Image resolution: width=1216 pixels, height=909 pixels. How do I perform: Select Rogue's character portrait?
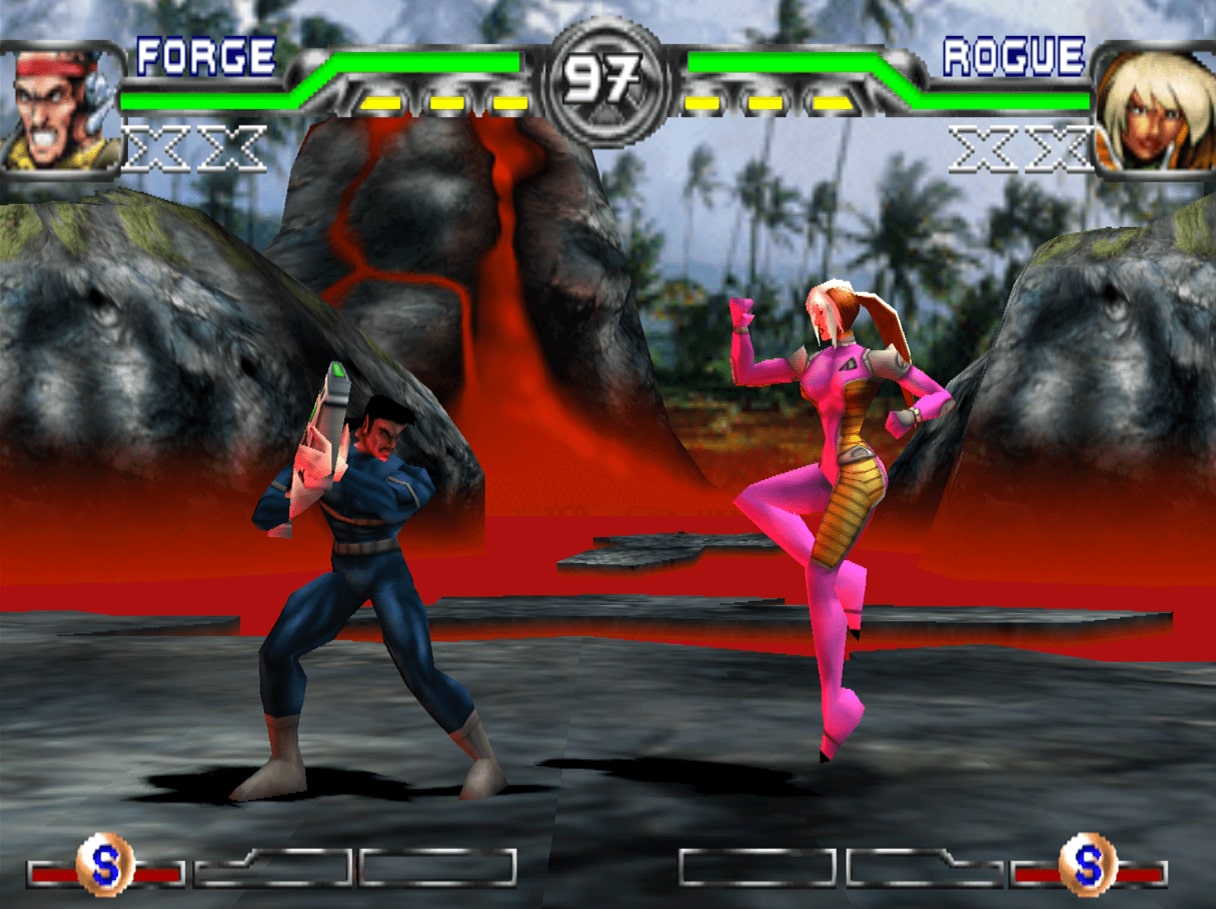(1155, 109)
